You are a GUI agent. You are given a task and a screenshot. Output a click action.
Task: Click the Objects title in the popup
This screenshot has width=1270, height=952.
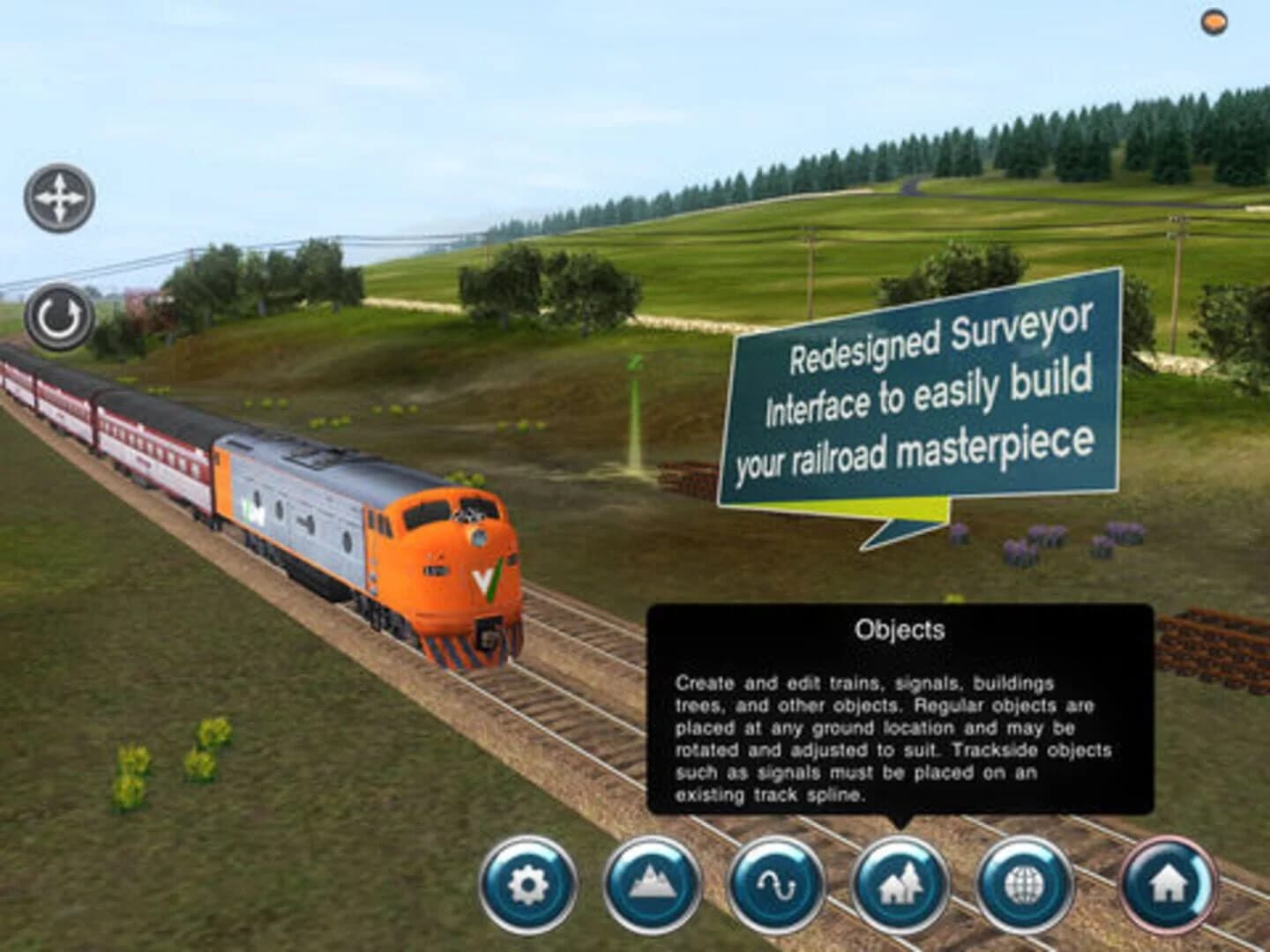(x=901, y=629)
